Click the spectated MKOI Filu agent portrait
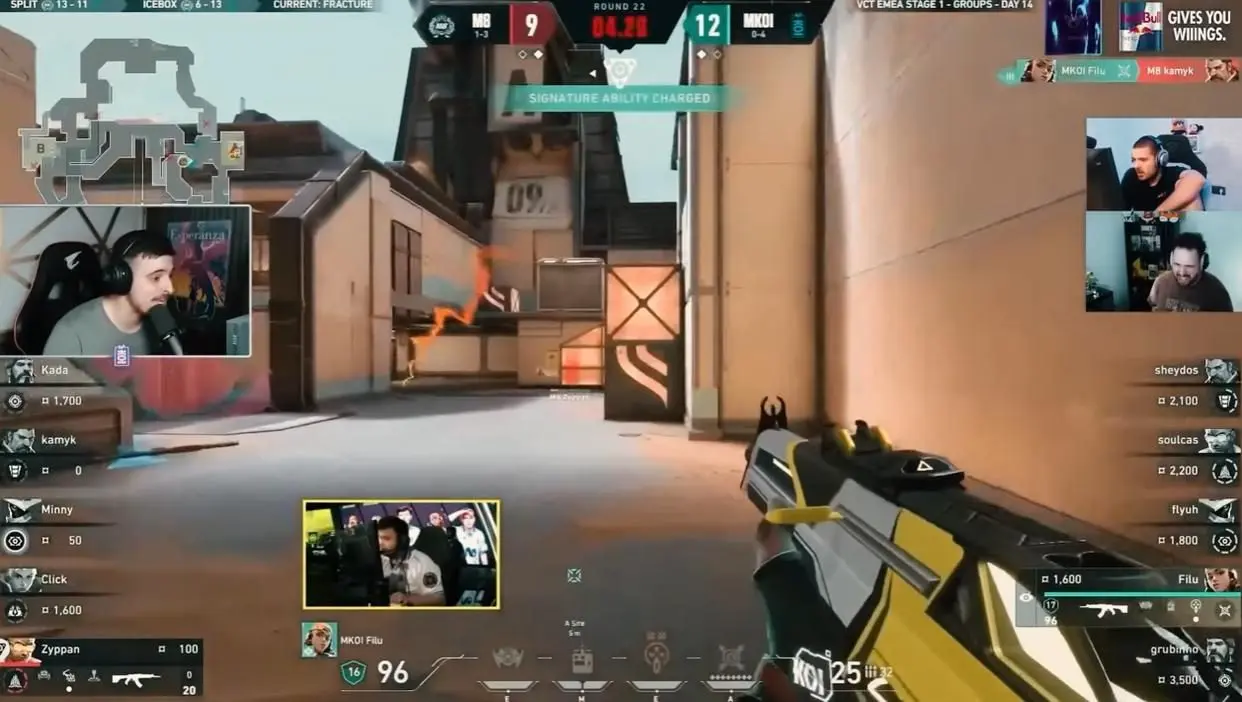1242x702 pixels. point(319,640)
